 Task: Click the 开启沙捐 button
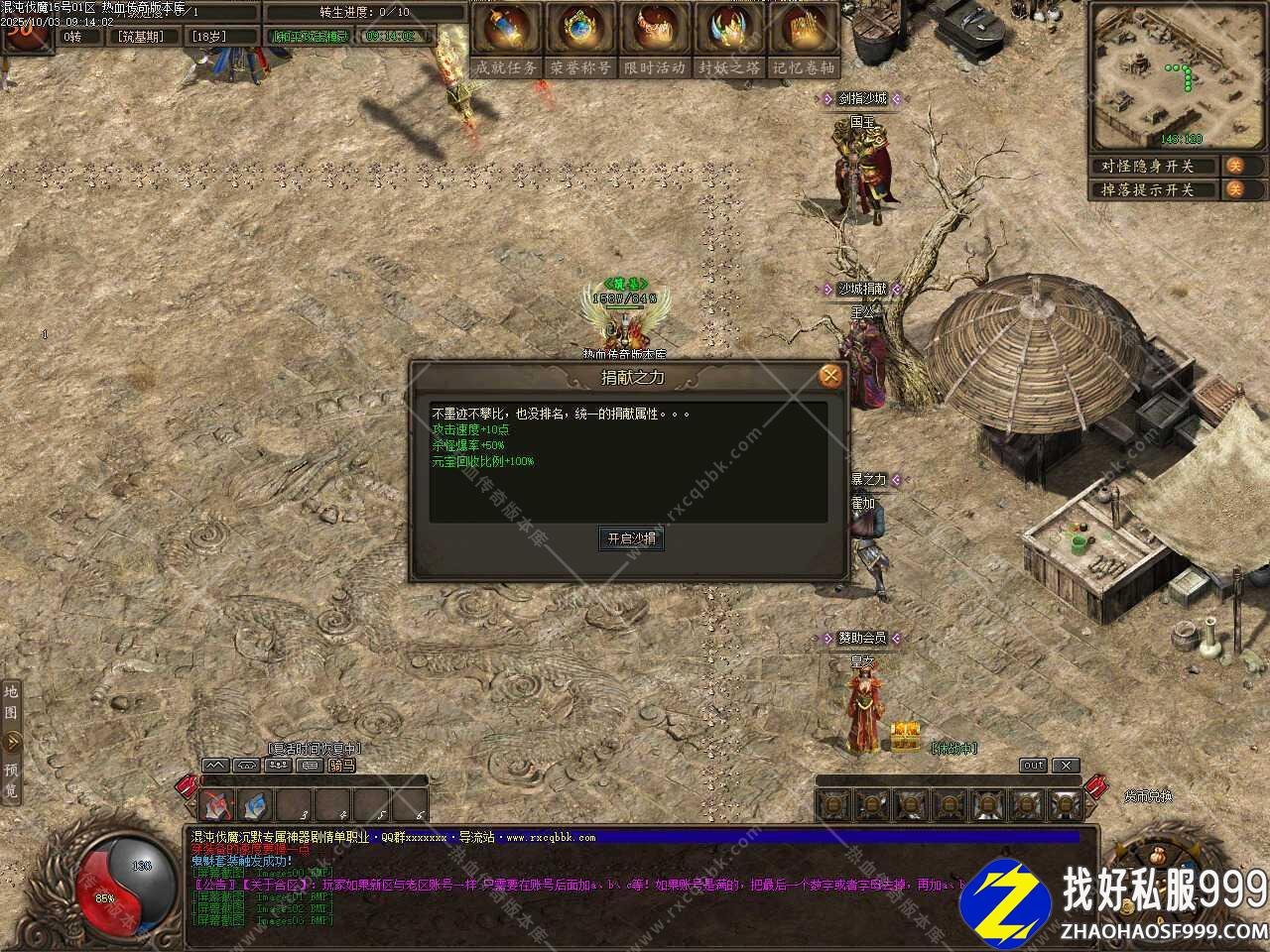coord(631,538)
